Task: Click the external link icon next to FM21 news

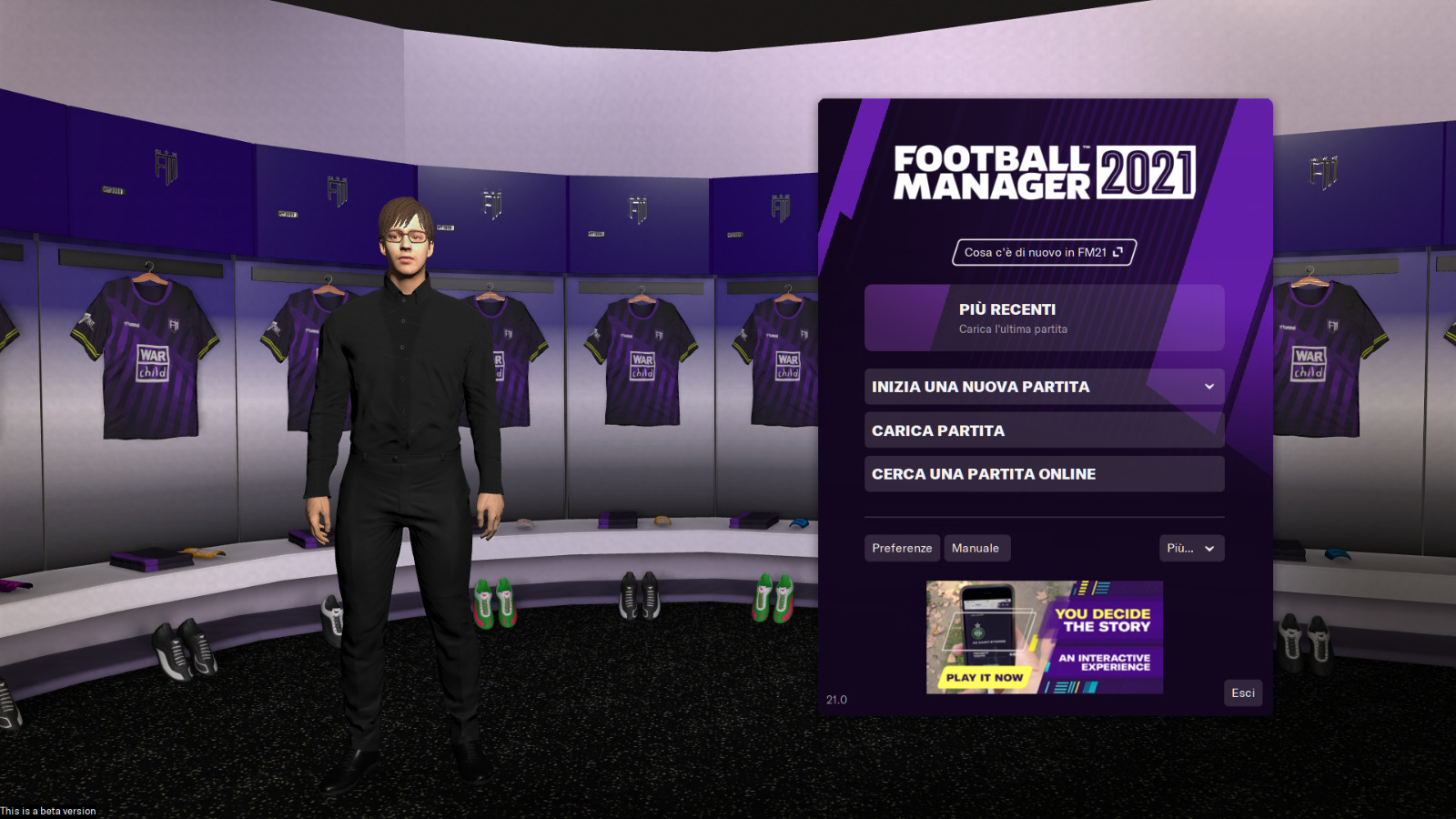Action: tap(1118, 252)
